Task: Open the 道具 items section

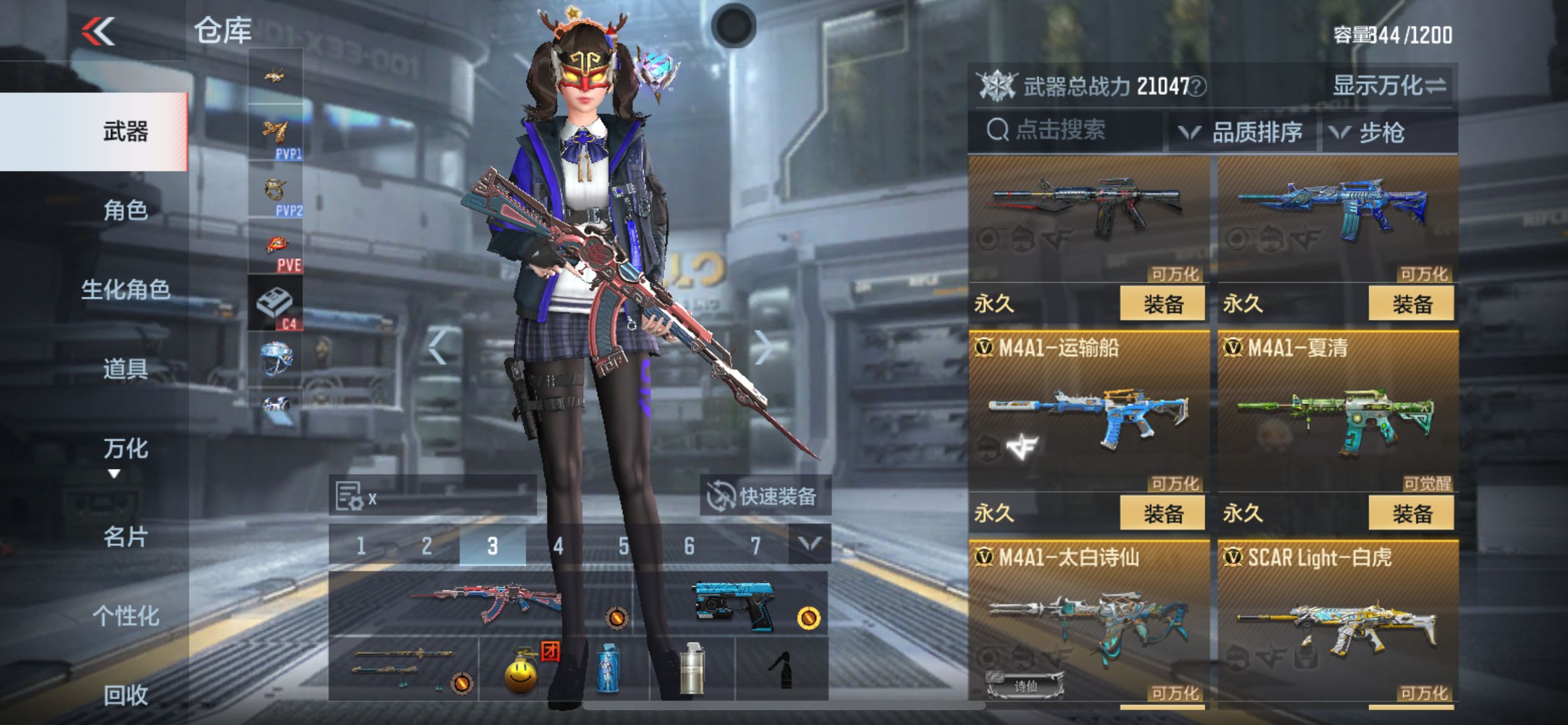Action: [x=125, y=369]
